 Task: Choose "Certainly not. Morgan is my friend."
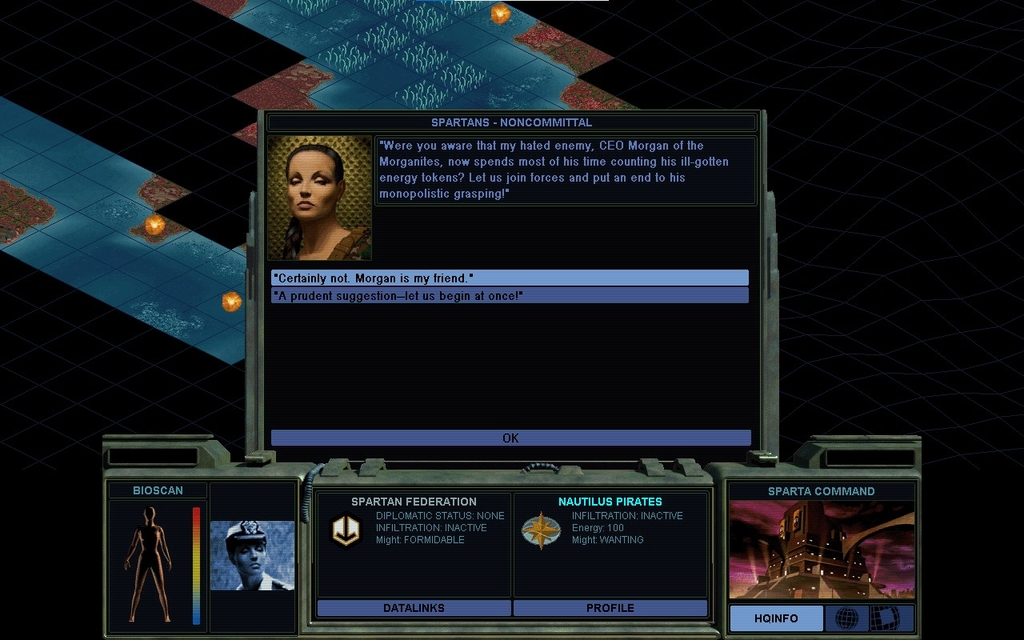point(509,278)
